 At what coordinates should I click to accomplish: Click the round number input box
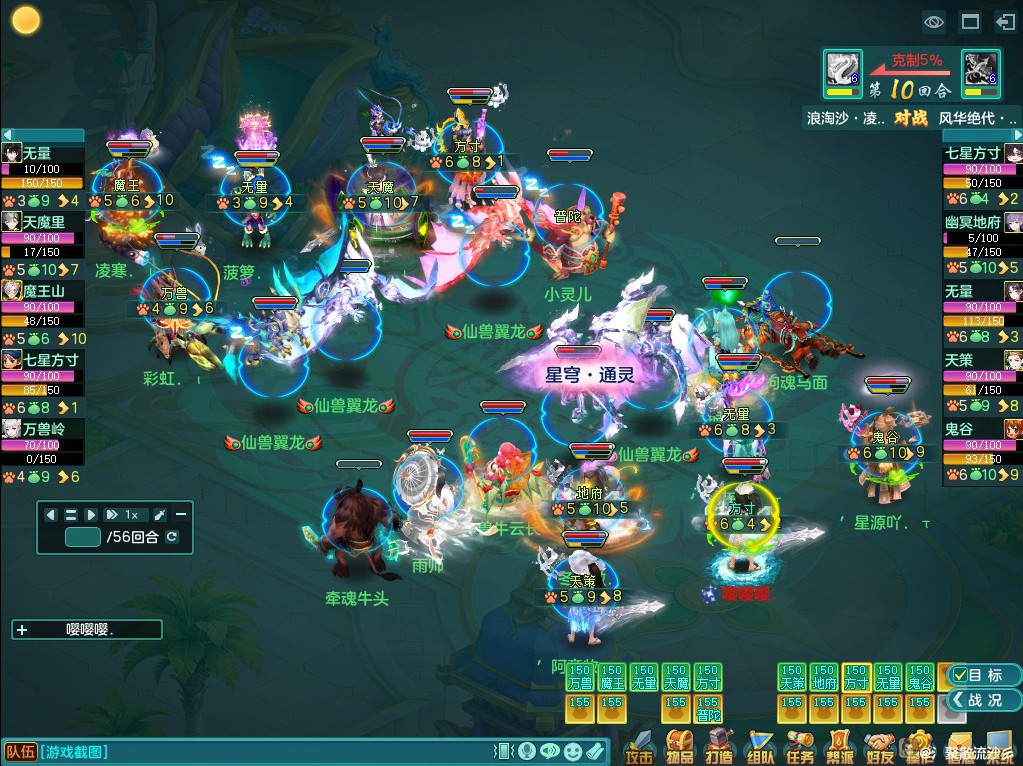(82, 537)
